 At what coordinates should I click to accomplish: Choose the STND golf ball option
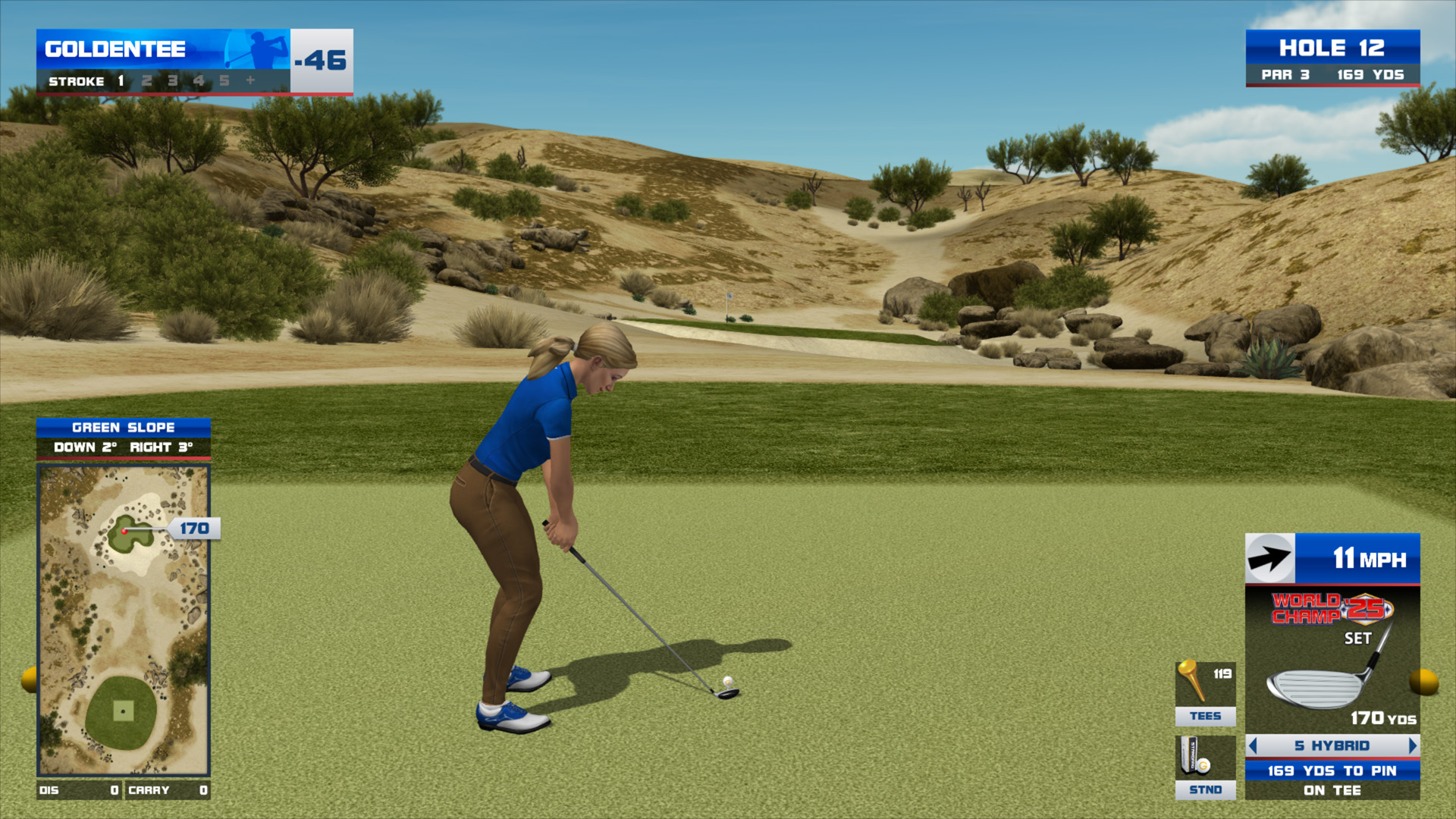[1205, 767]
